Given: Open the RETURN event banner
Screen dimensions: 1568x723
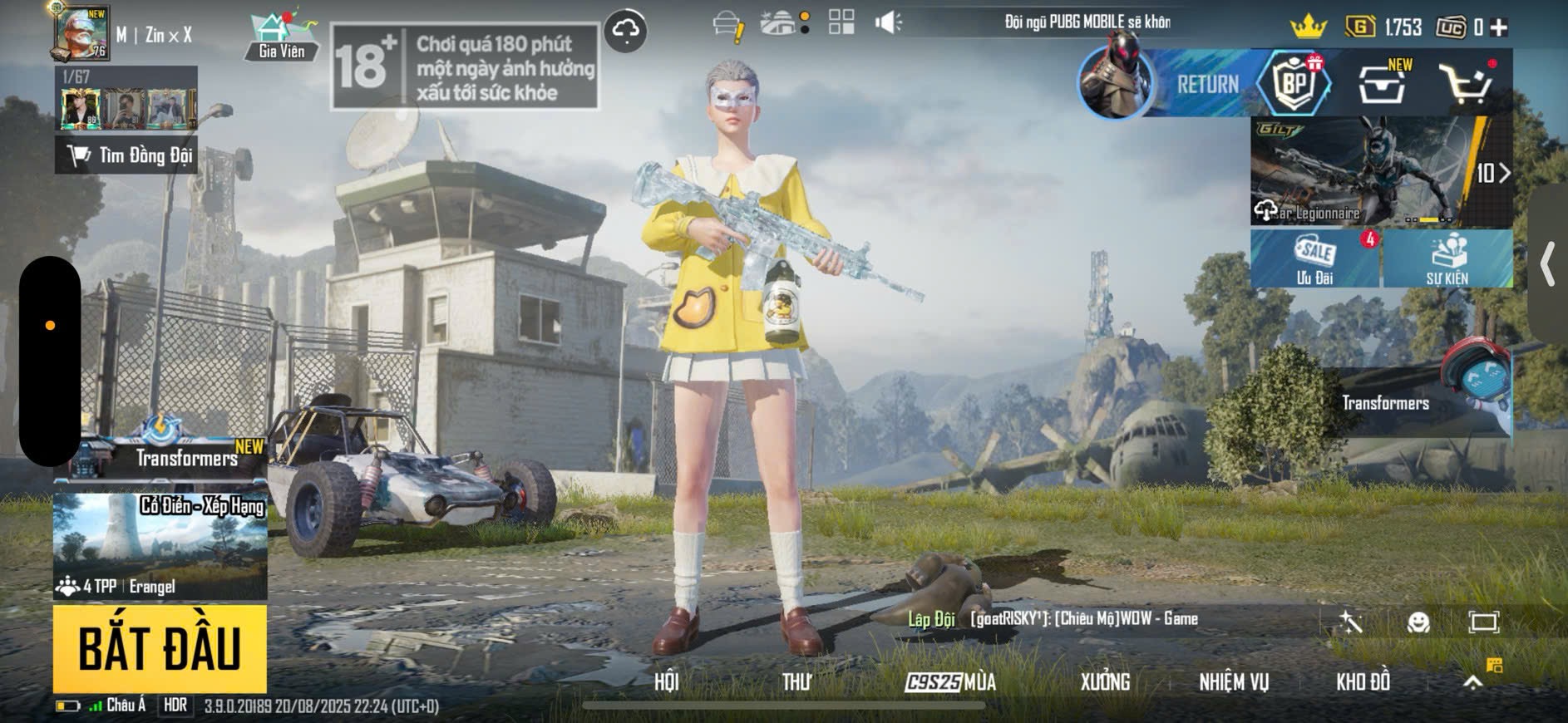Looking at the screenshot, I should (x=1164, y=83).
